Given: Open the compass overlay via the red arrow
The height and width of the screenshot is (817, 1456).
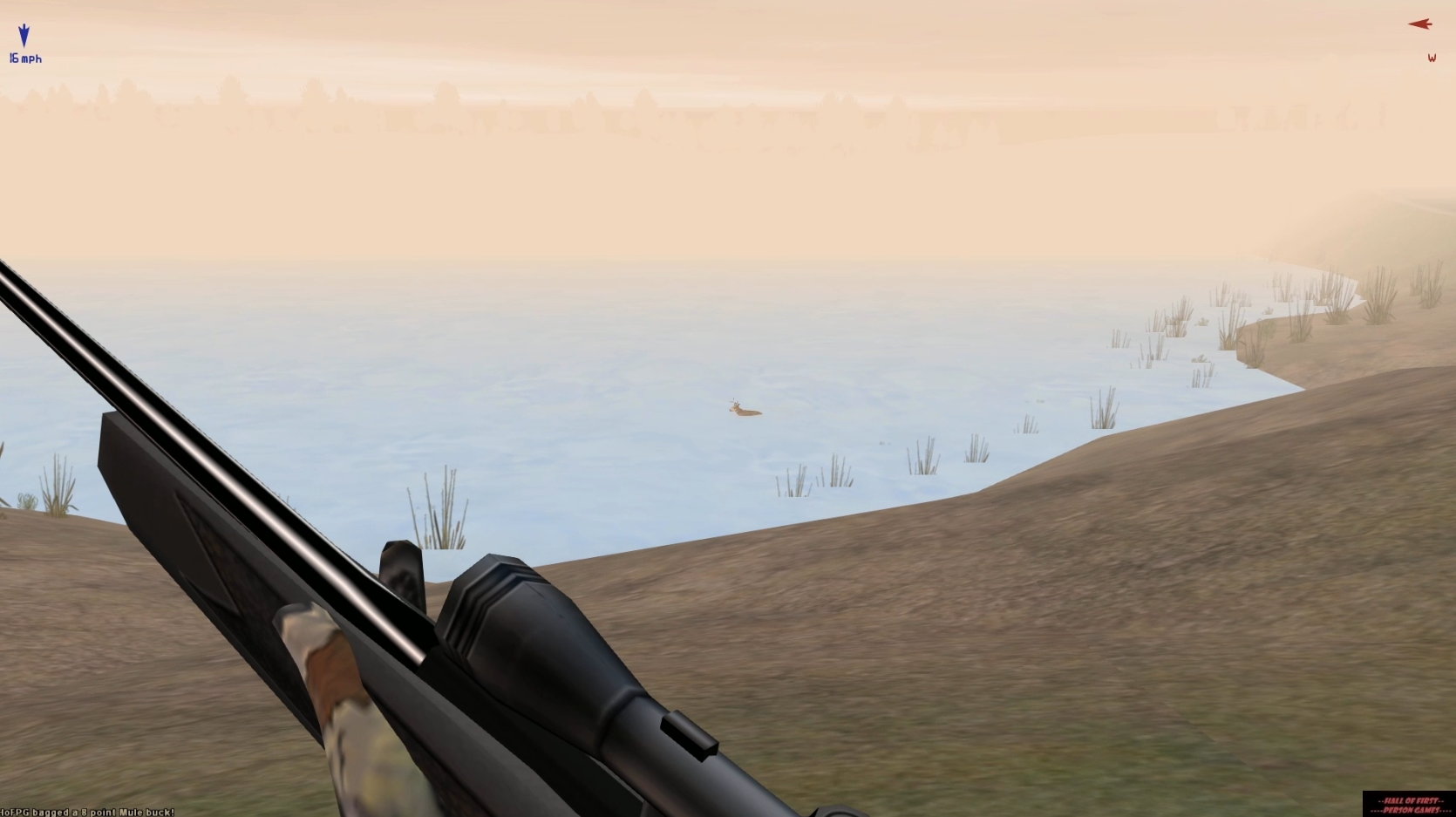Looking at the screenshot, I should pyautogui.click(x=1420, y=24).
